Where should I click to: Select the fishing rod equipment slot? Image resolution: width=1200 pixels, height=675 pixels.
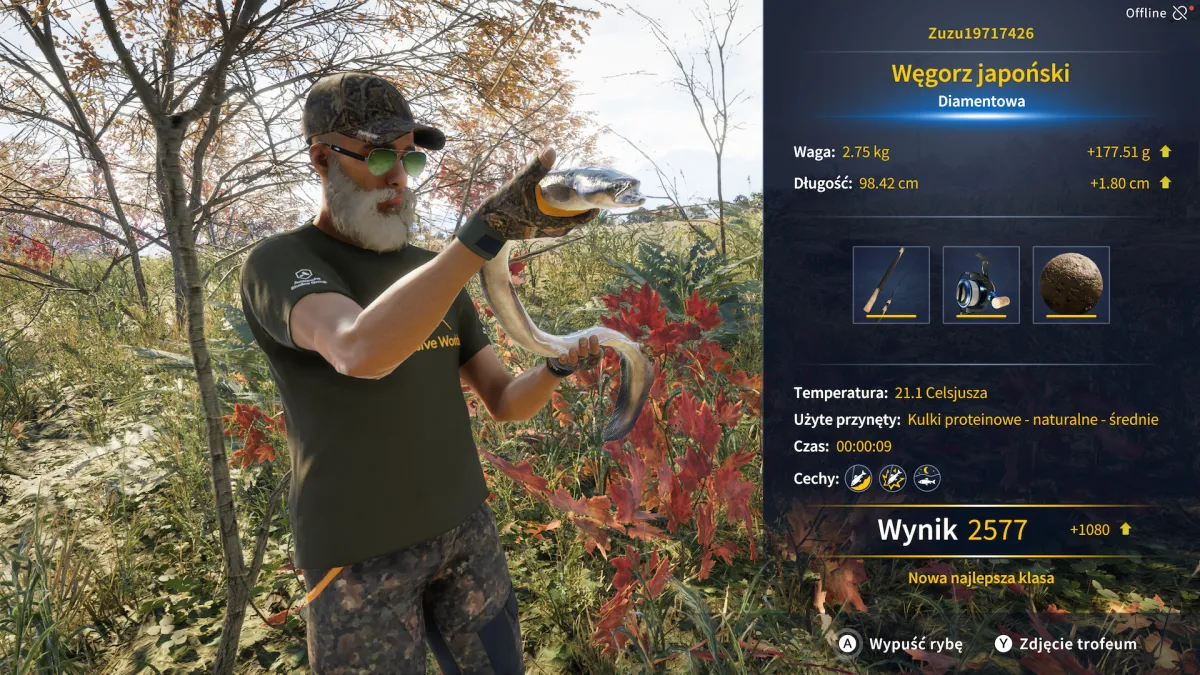(x=891, y=285)
